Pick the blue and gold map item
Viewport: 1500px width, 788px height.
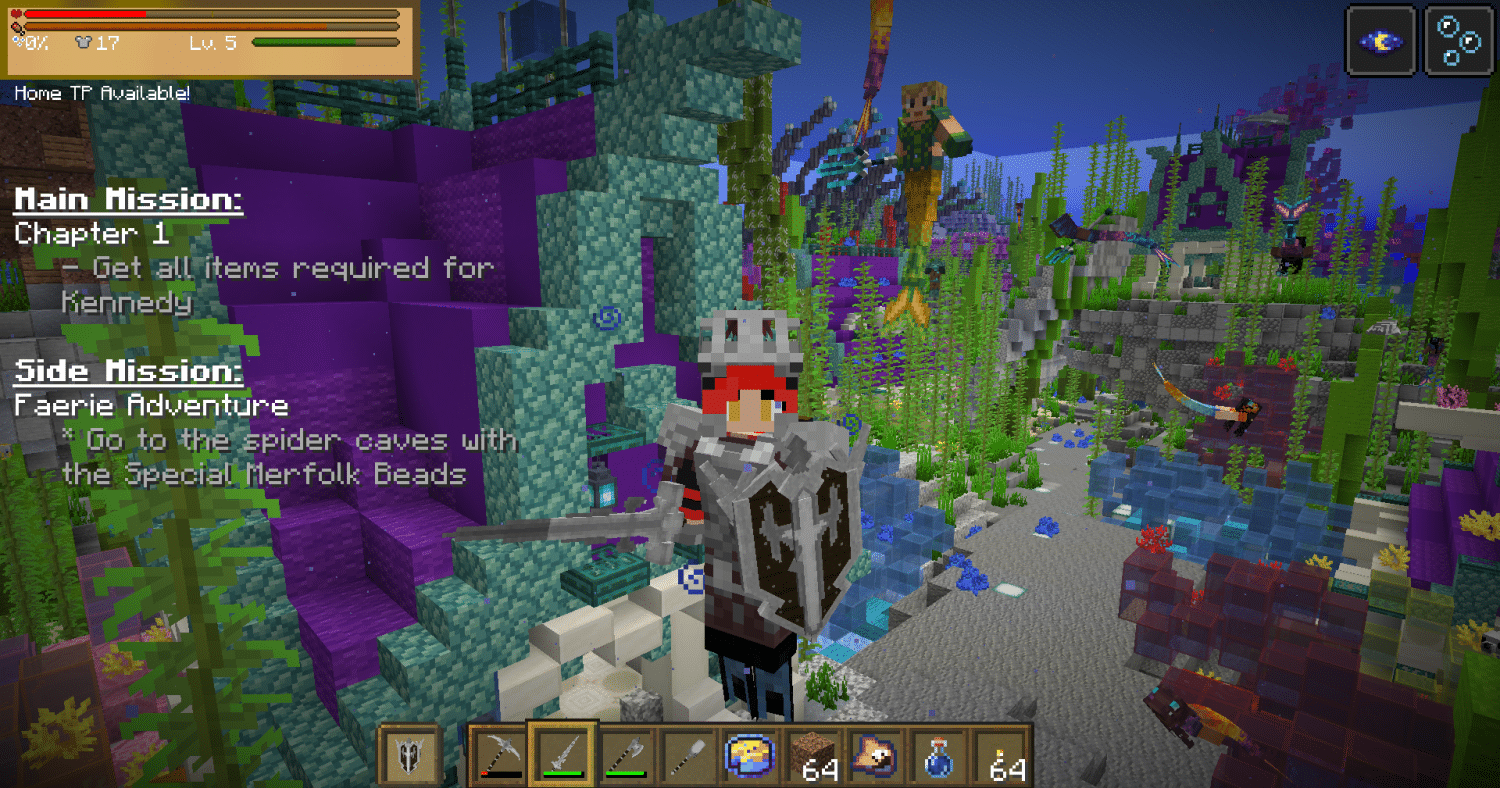coord(750,755)
